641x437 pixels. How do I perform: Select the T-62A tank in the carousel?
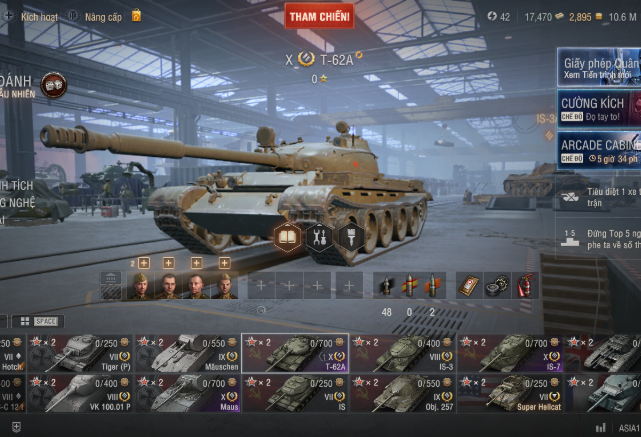[295, 353]
